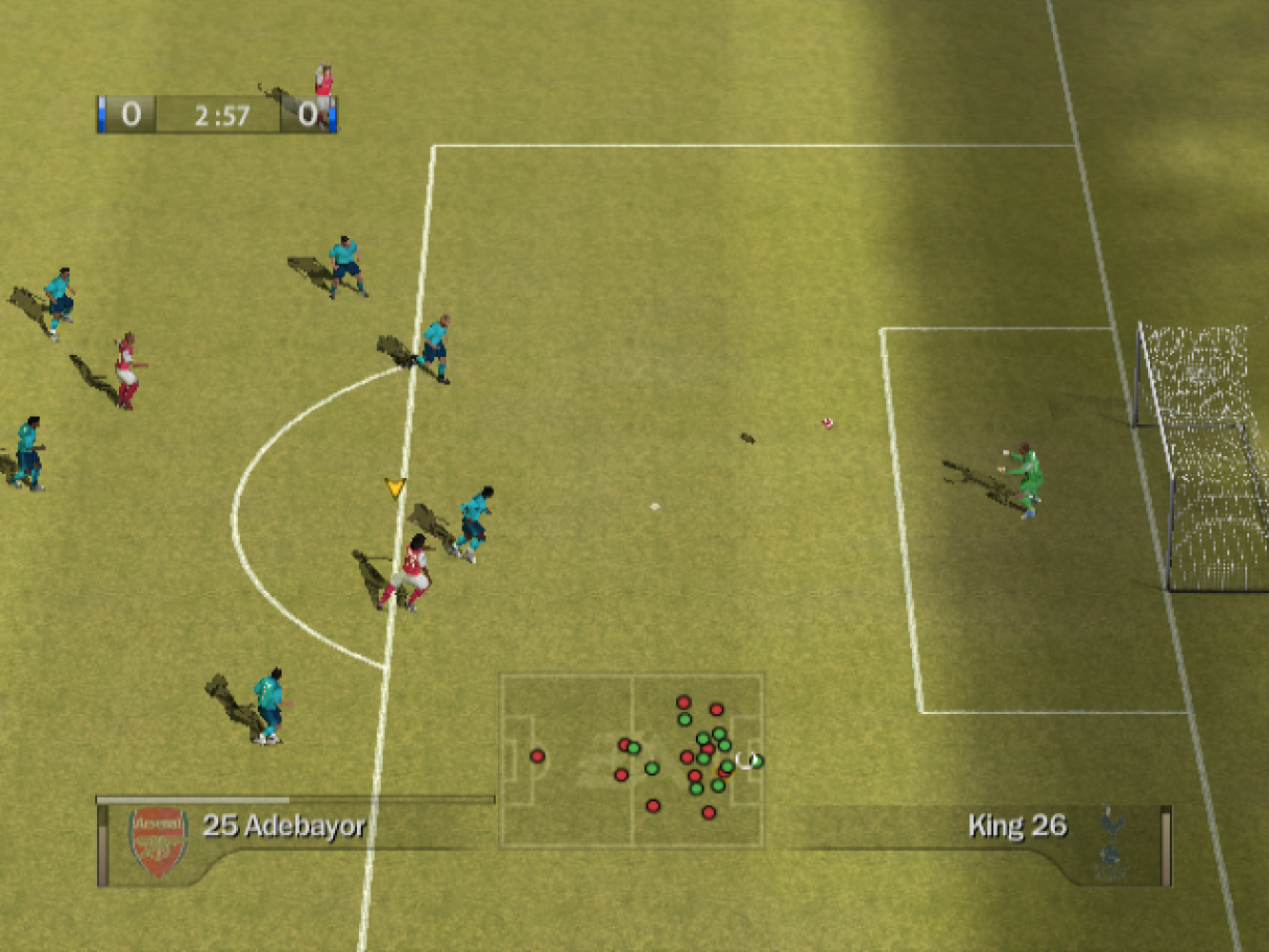Image resolution: width=1269 pixels, height=952 pixels.
Task: Select the 25 Adebayor player name panel
Action: click(x=284, y=825)
